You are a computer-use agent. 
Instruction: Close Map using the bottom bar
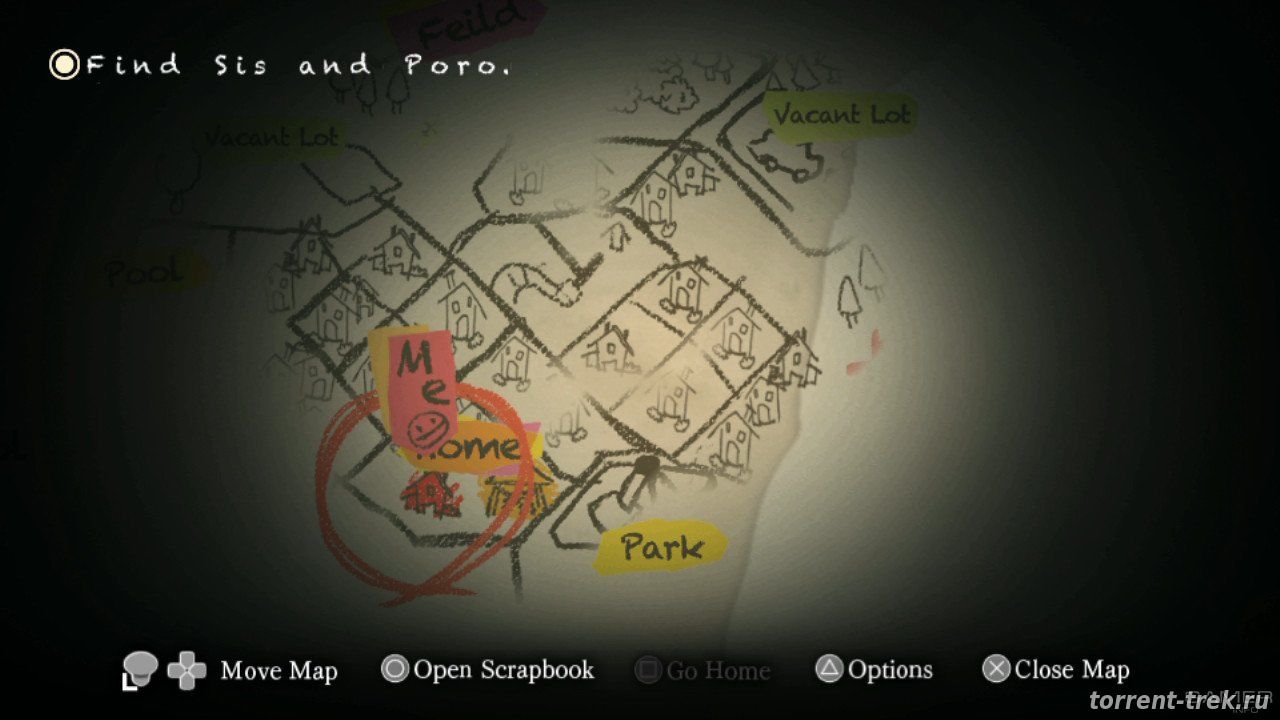click(1056, 670)
